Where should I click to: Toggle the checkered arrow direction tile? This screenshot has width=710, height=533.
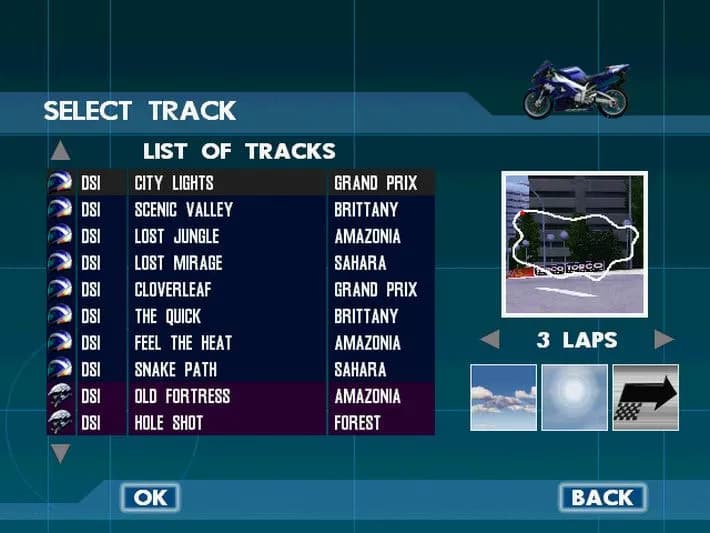point(645,397)
